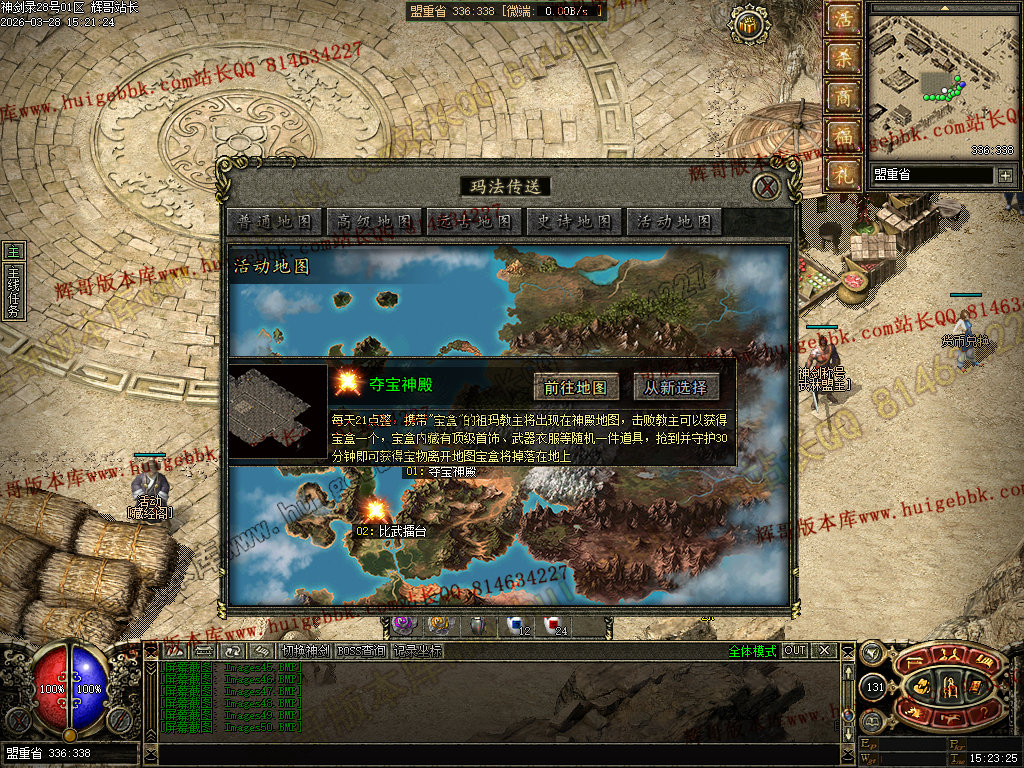Click the 切换神剑 button
1024x768 pixels.
click(x=304, y=651)
